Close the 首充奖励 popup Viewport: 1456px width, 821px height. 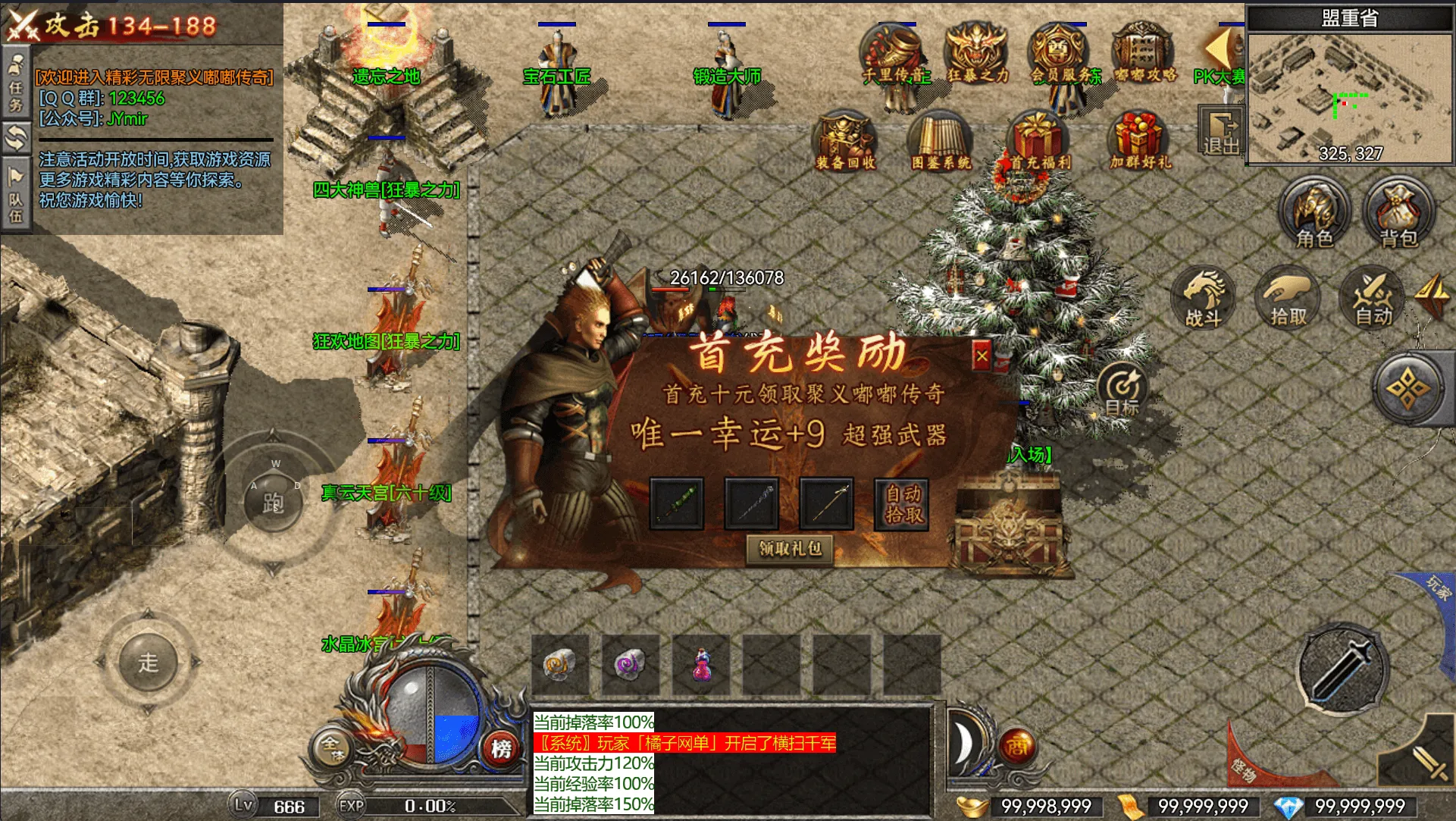(982, 356)
